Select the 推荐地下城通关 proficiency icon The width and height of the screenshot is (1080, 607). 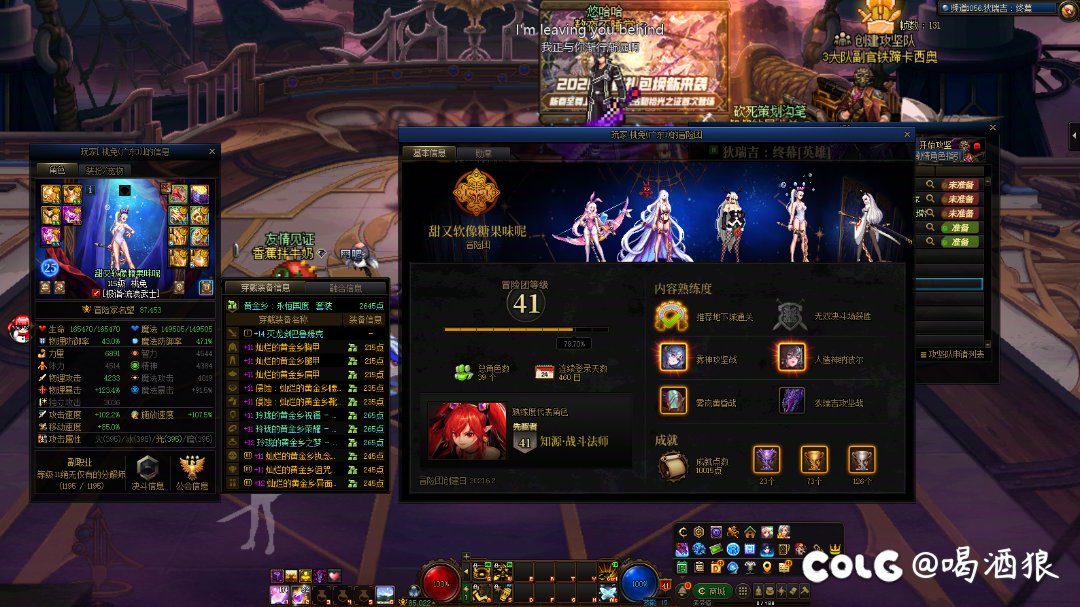(673, 315)
